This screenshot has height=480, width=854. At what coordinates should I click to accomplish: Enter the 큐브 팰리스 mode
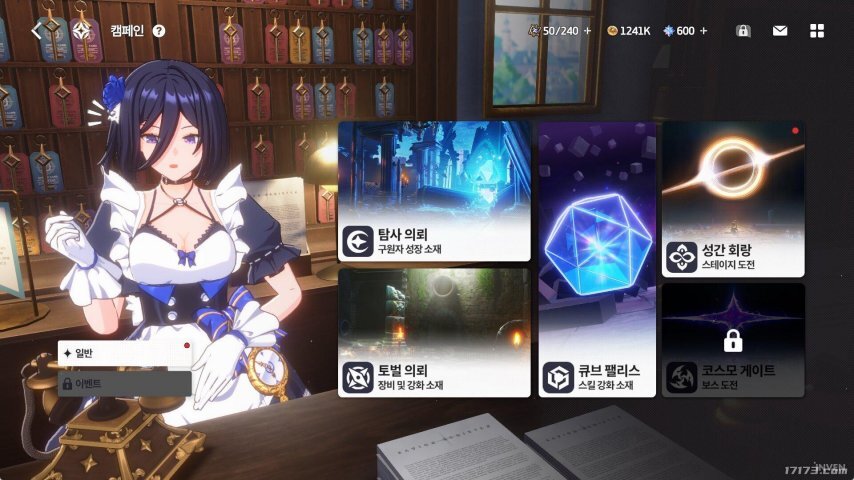(597, 260)
